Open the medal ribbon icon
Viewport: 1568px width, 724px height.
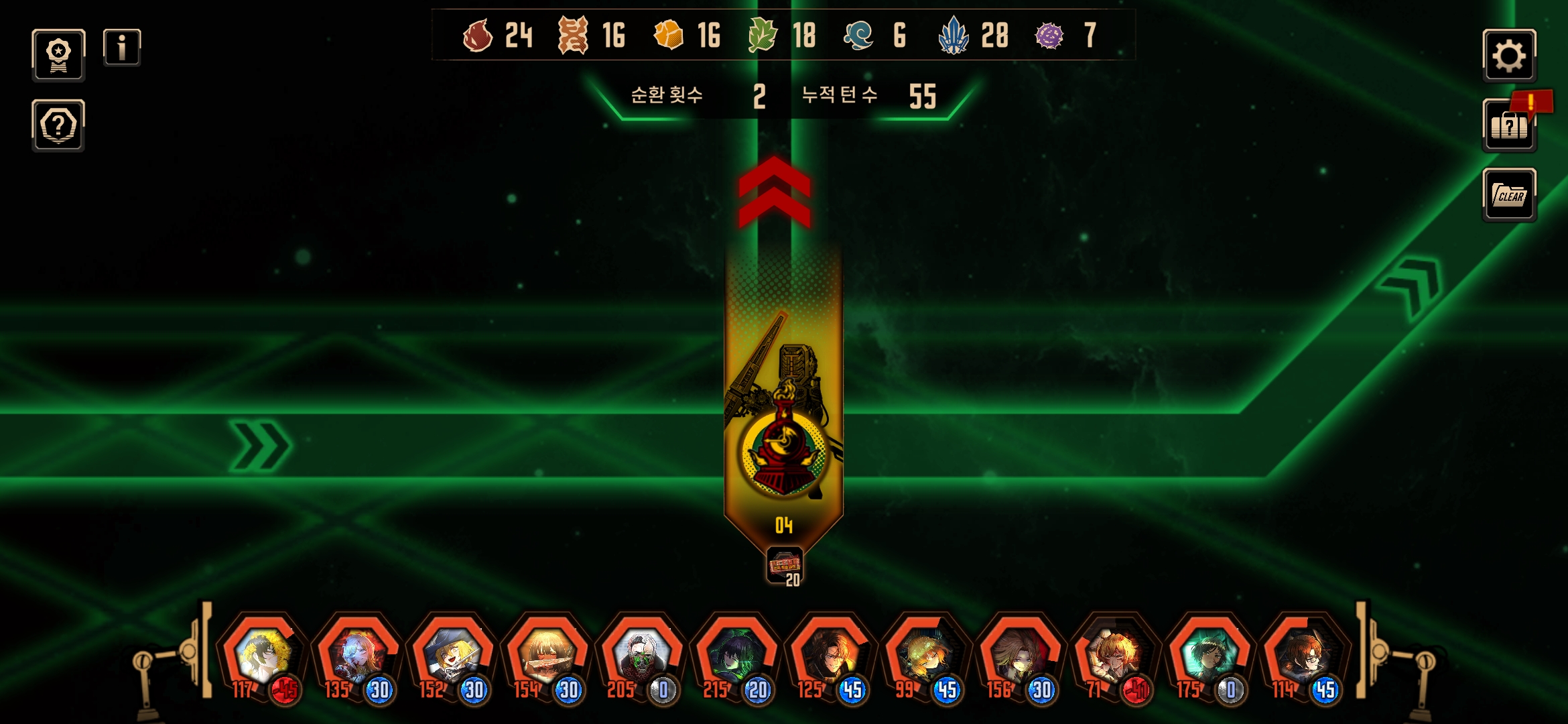pyautogui.click(x=58, y=56)
